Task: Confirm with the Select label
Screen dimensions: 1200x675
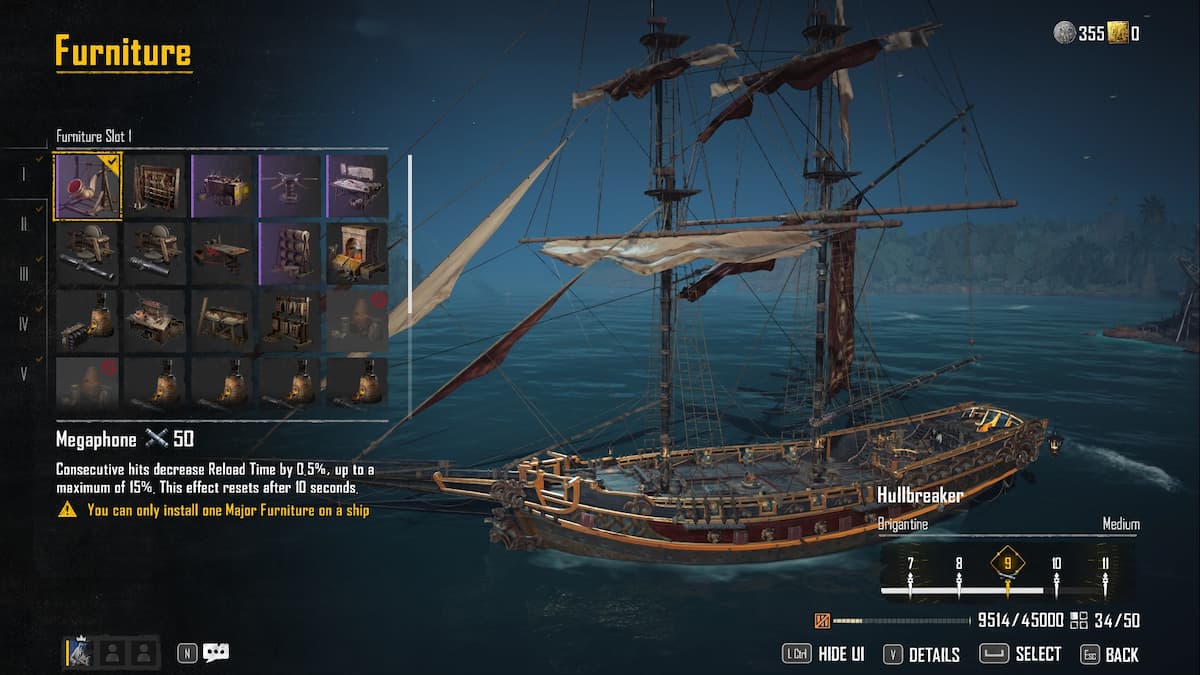Action: (x=1037, y=654)
